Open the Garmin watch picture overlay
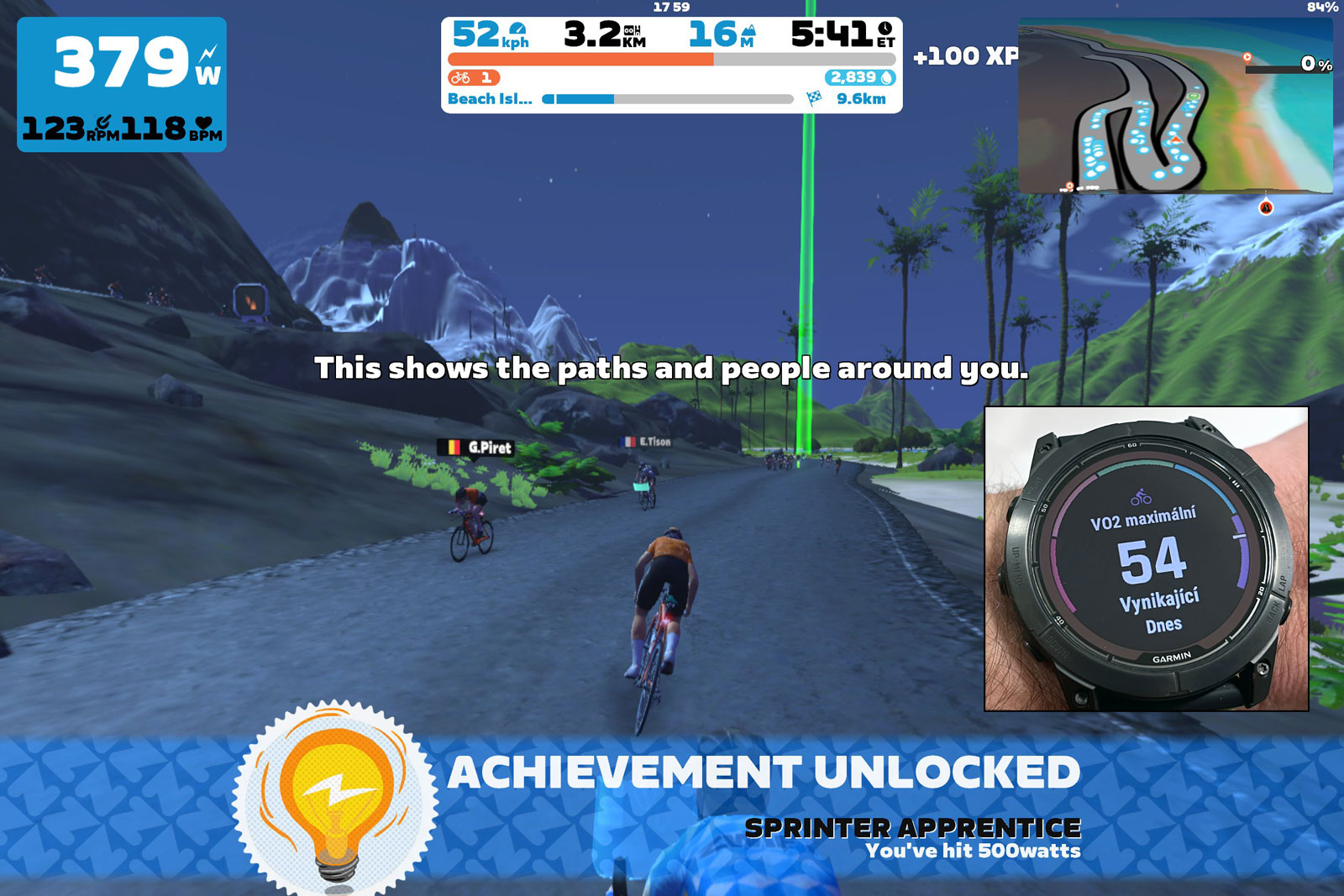The width and height of the screenshot is (1344, 896). (x=1146, y=558)
